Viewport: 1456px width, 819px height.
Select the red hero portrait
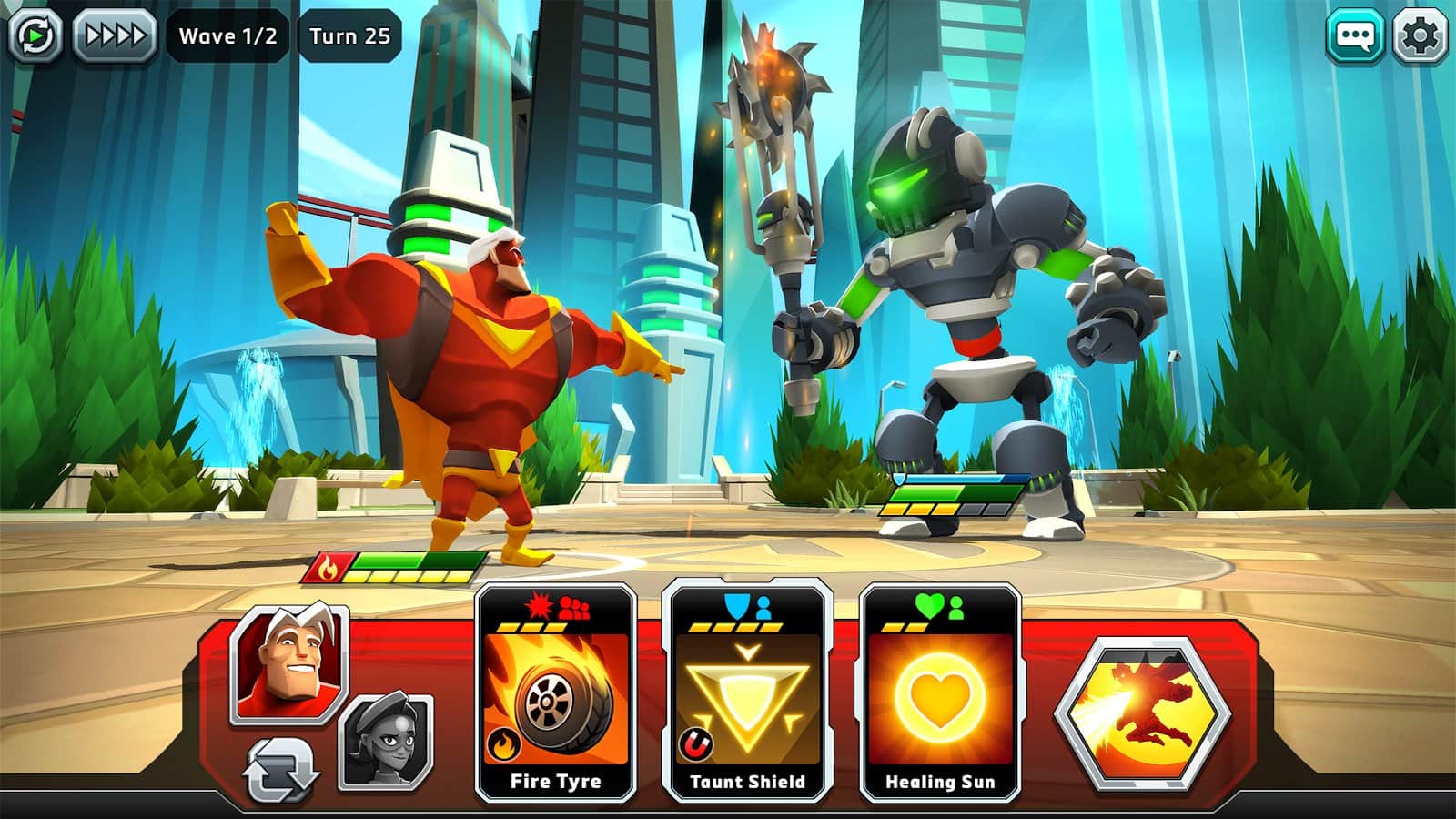click(289, 662)
